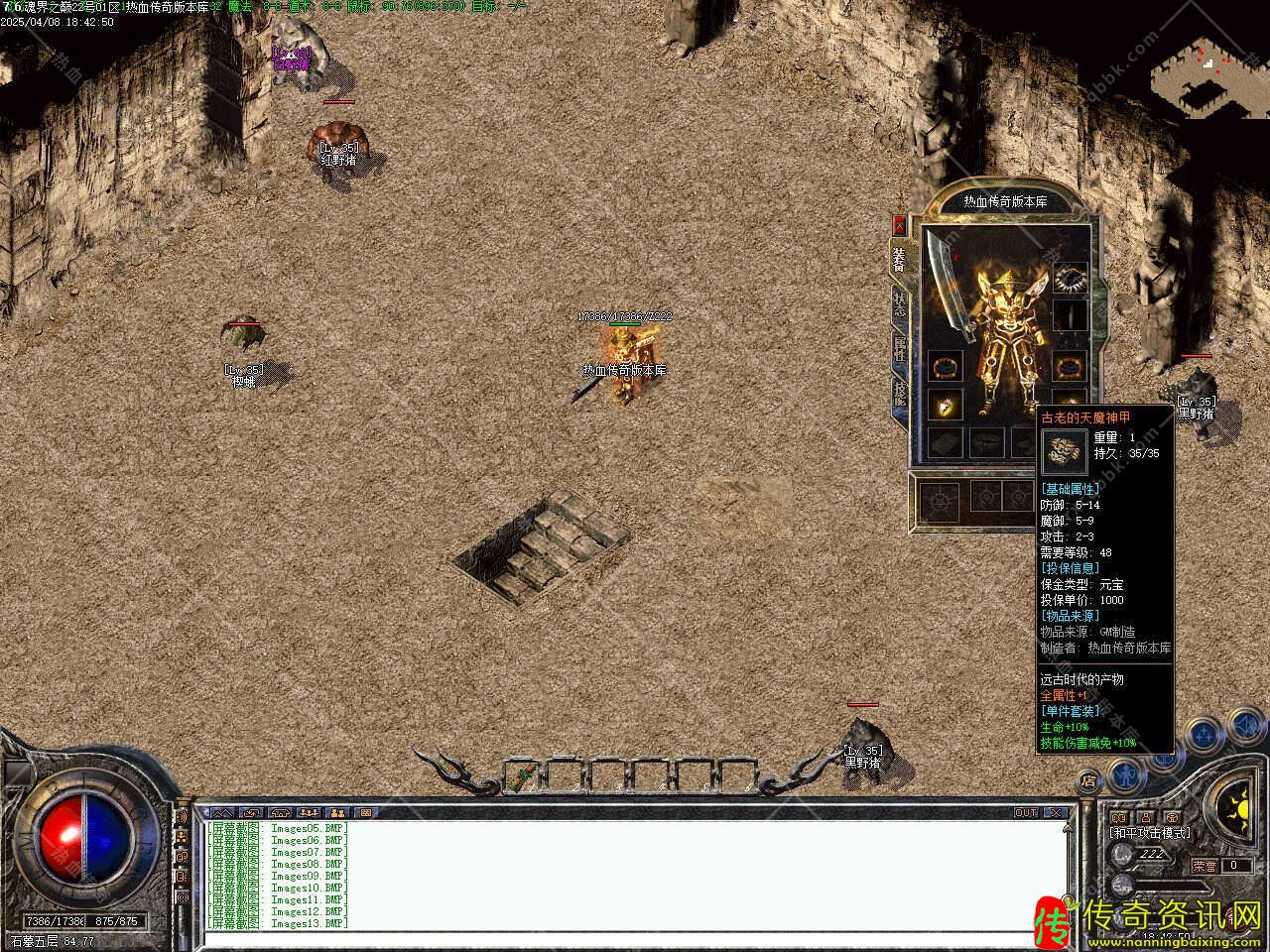Use the item in the first belt slot
Image resolution: width=1270 pixels, height=952 pixels.
pos(524,774)
